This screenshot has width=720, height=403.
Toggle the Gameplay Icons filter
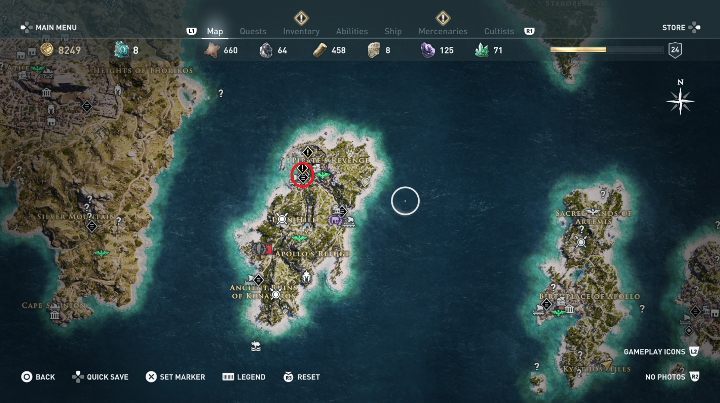click(657, 352)
